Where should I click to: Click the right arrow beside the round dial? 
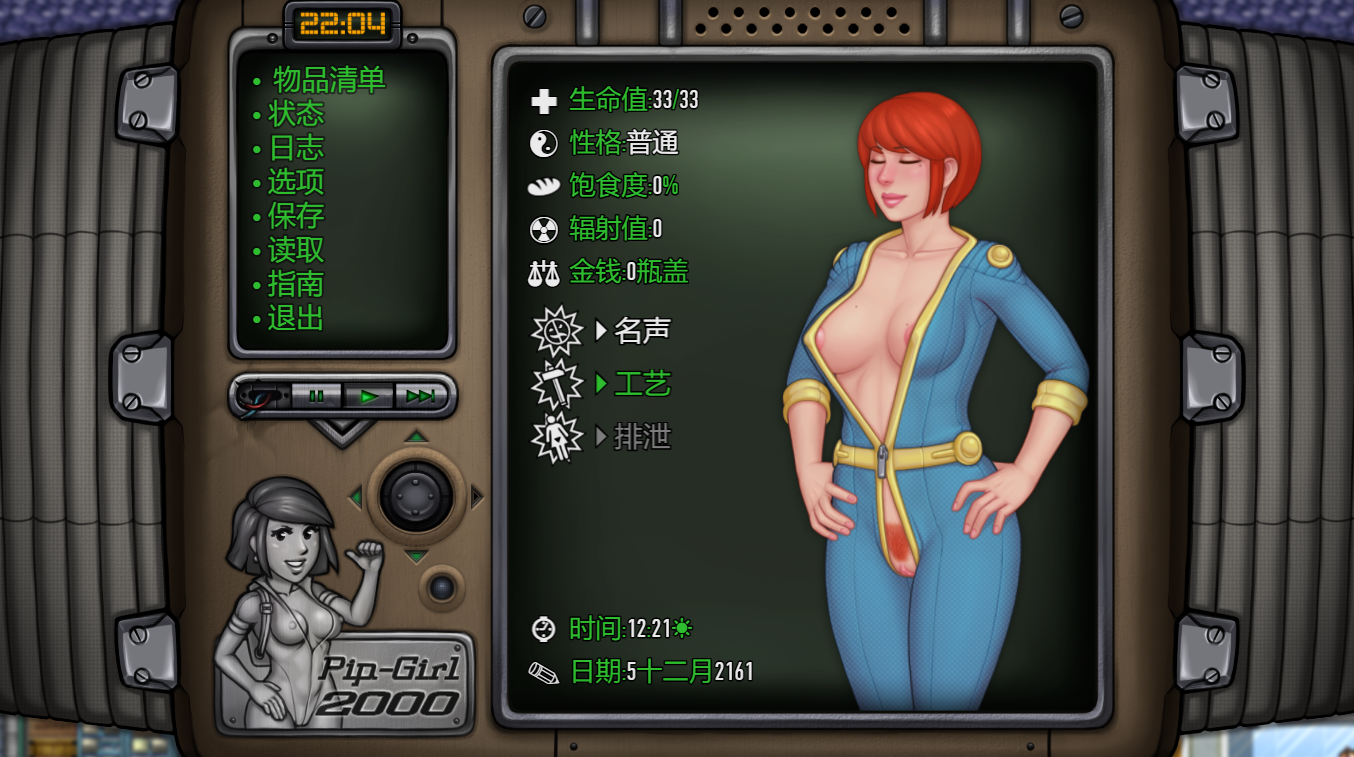[477, 497]
